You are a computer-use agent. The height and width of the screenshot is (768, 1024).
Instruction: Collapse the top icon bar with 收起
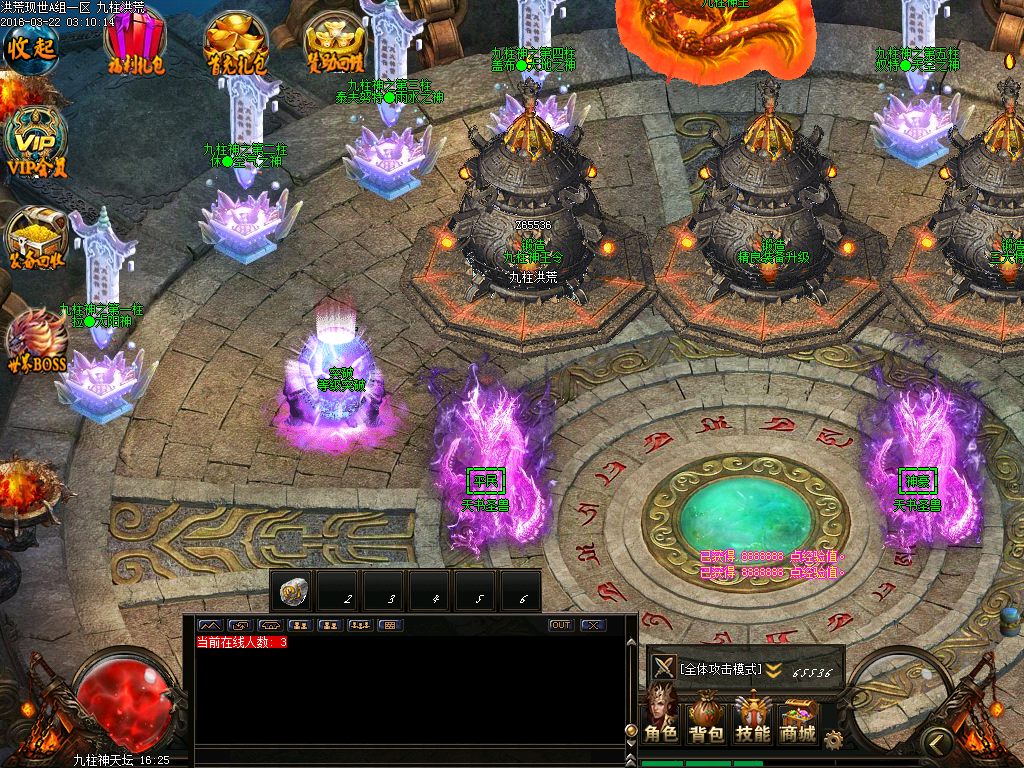click(30, 46)
